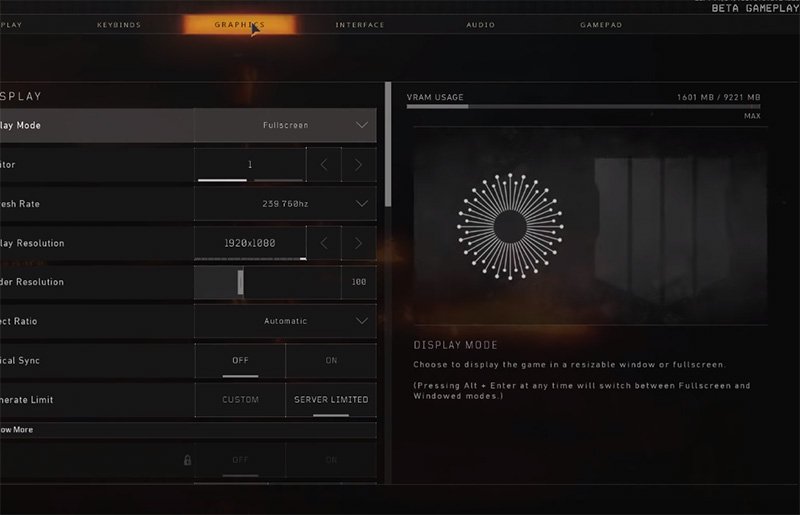This screenshot has height=515, width=800.
Task: Select SERVER LIMITED framerate limit
Action: (331, 400)
